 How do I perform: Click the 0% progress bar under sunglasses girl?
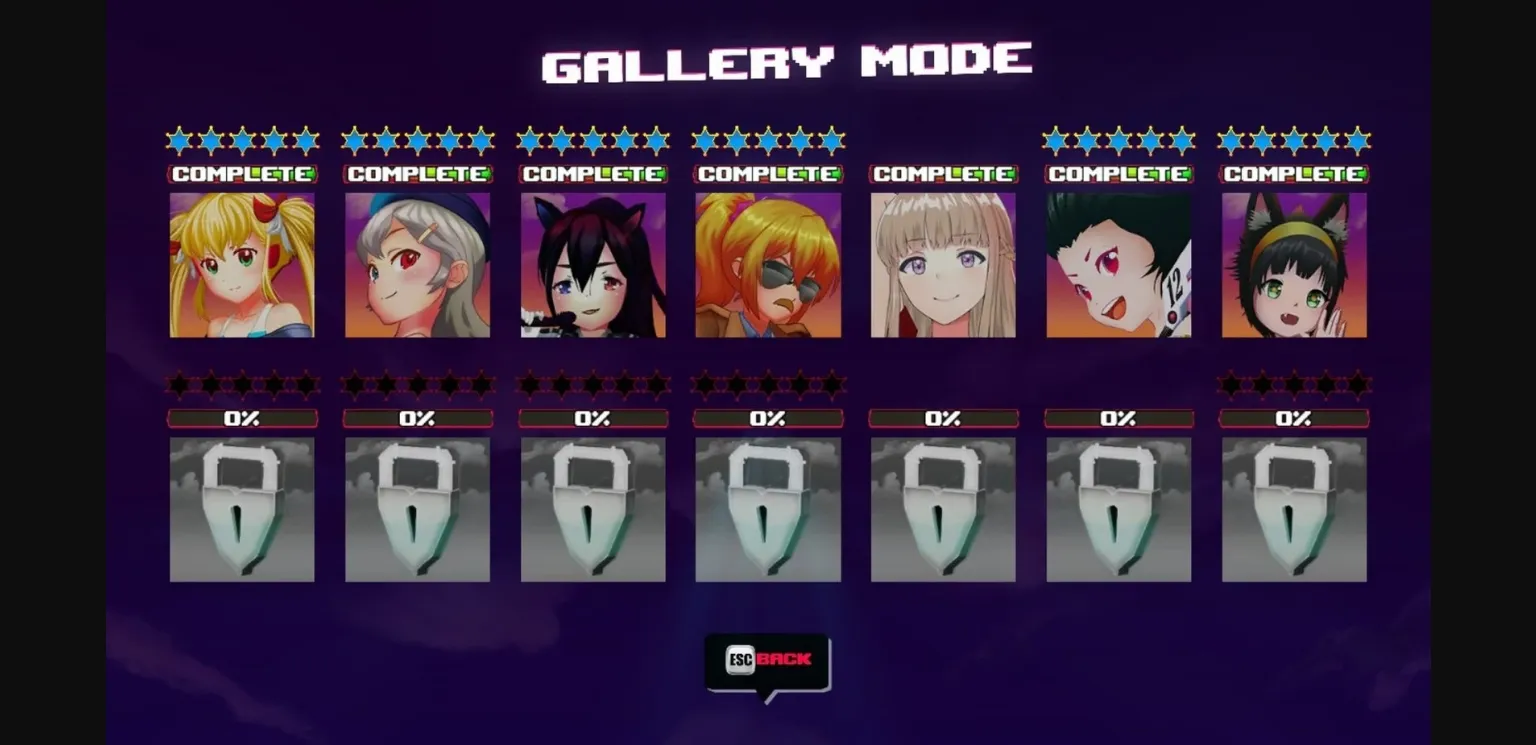[768, 418]
